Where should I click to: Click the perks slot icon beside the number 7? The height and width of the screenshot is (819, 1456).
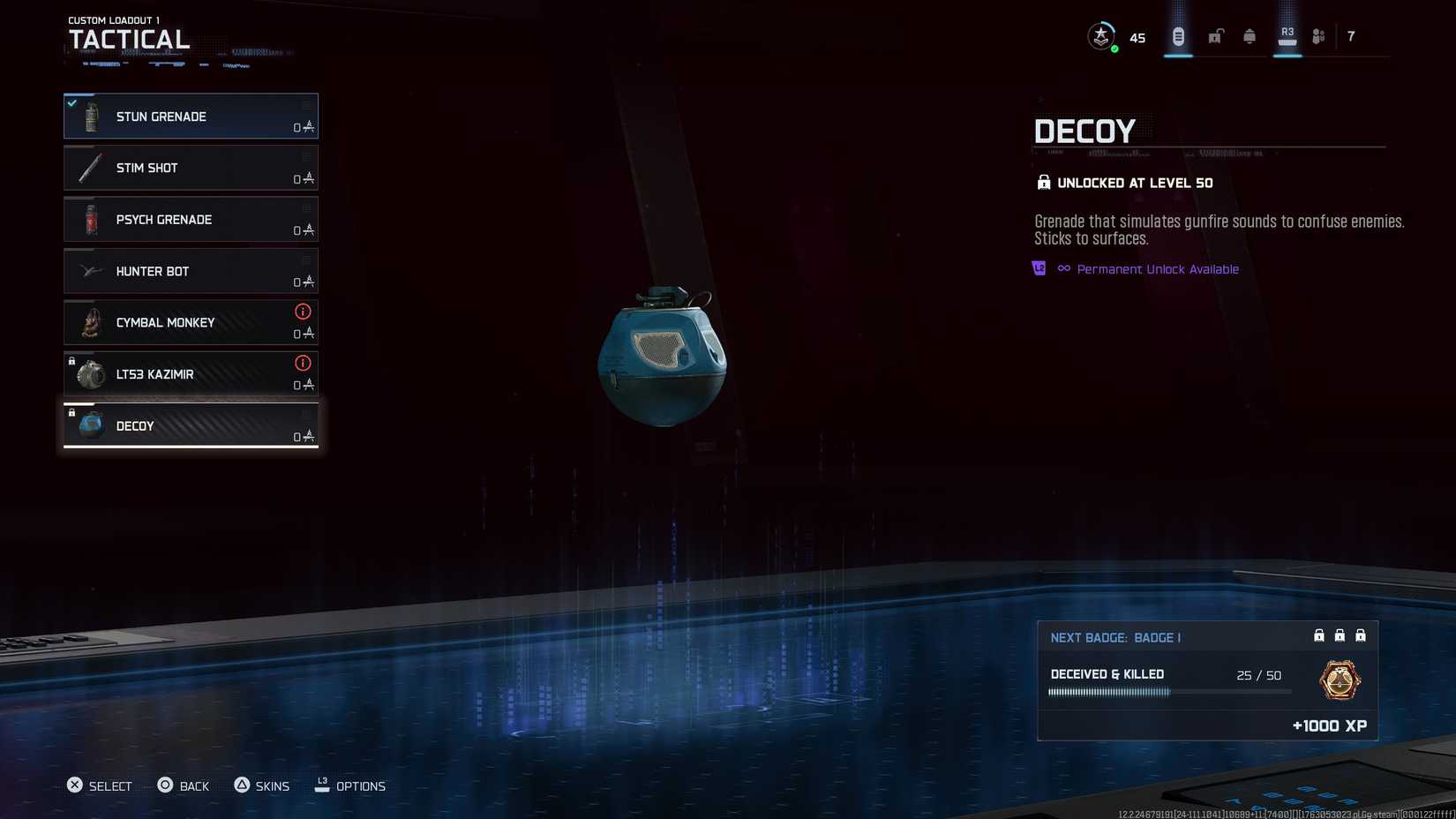click(x=1319, y=36)
